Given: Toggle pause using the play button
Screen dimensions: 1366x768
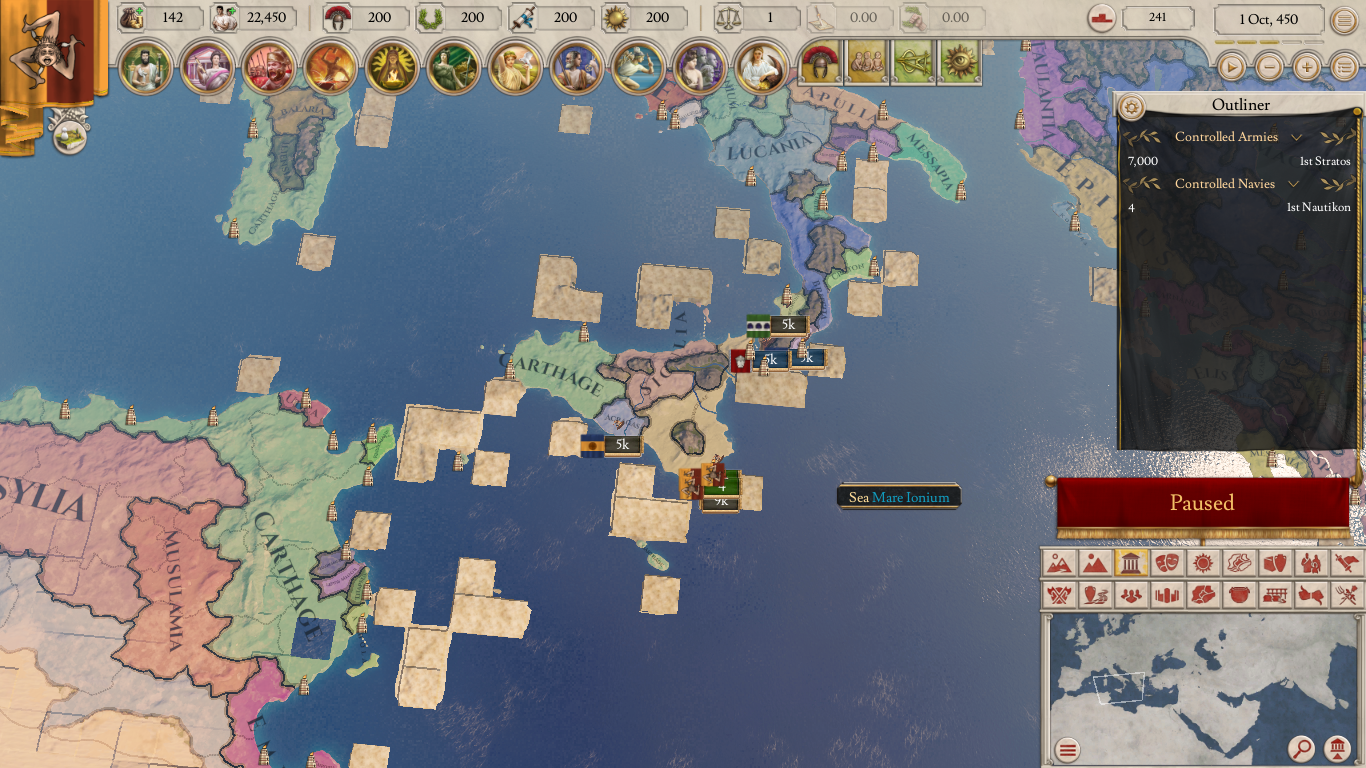Looking at the screenshot, I should (x=1231, y=68).
